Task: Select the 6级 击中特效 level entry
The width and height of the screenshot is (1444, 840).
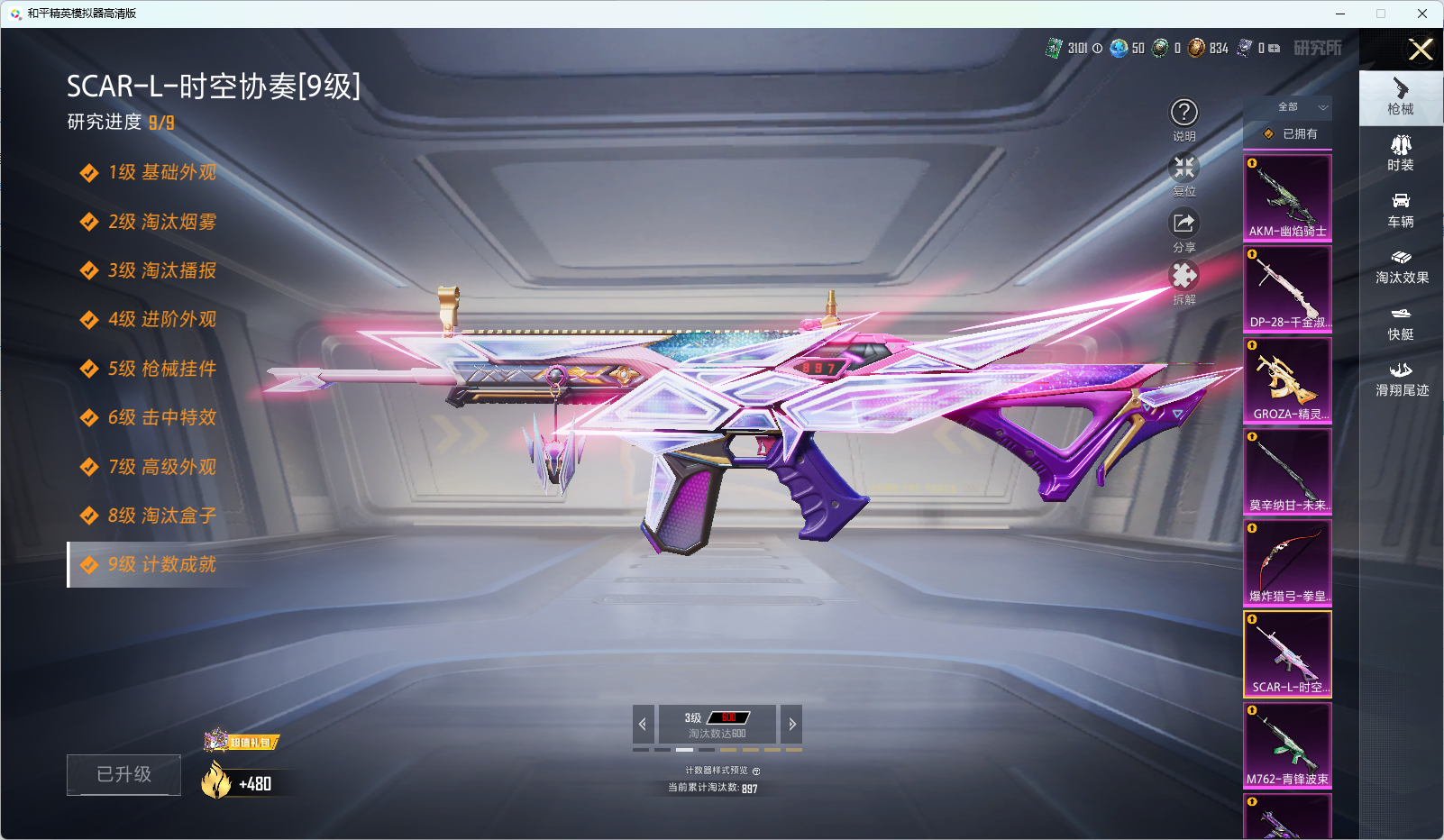Action: point(162,417)
